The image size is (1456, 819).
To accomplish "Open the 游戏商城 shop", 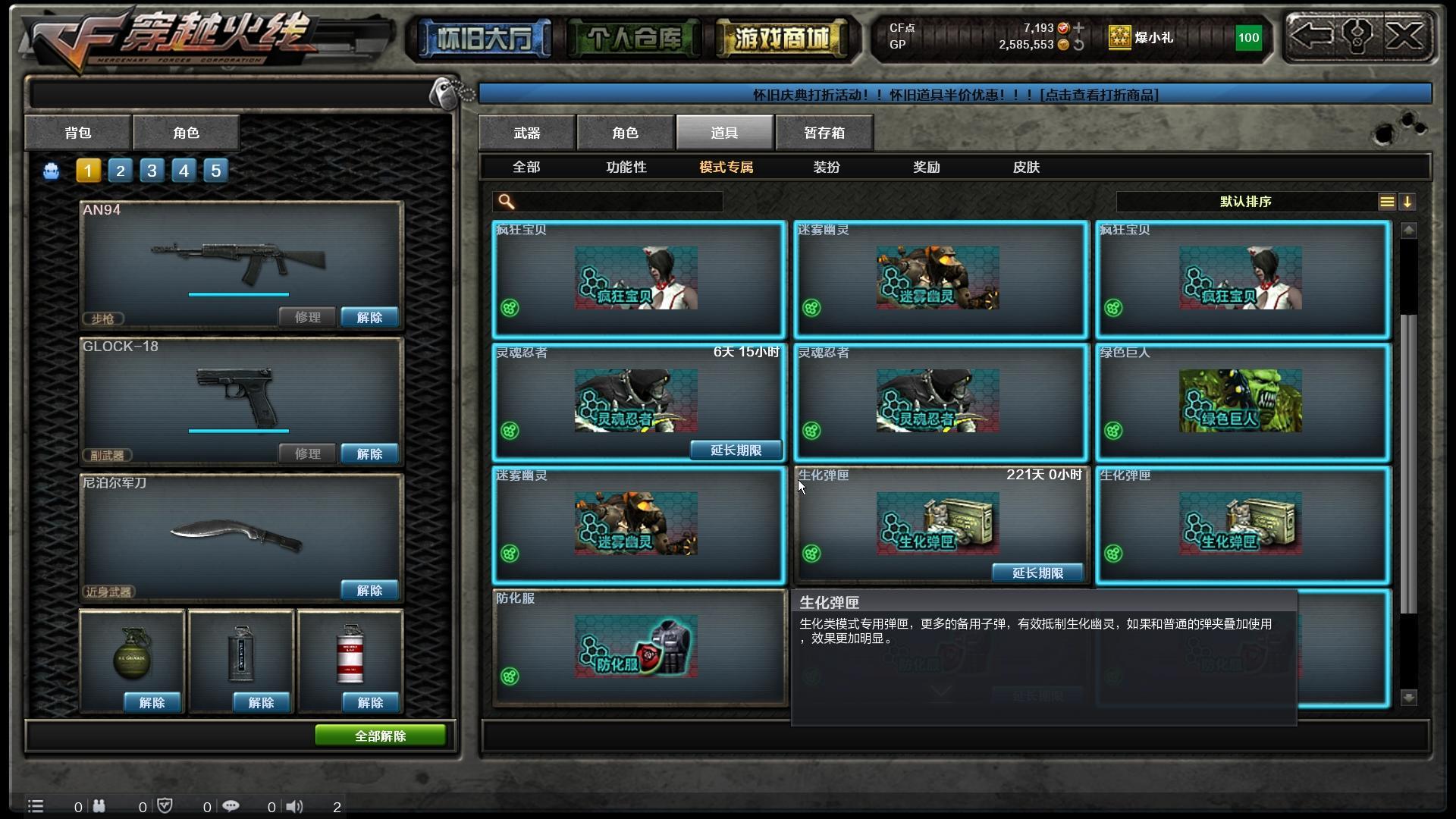I will [781, 38].
